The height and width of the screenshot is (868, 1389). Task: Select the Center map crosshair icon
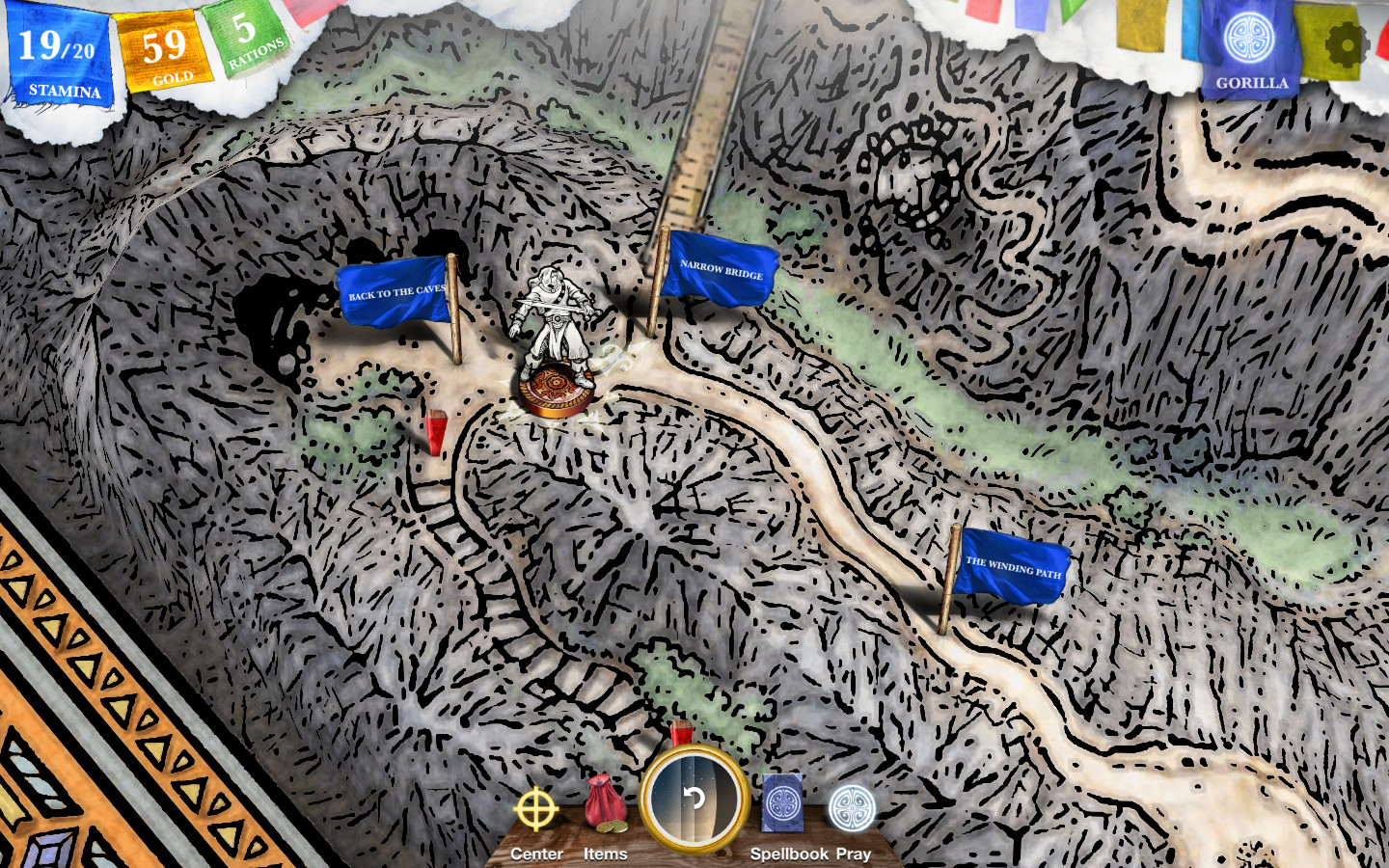click(536, 810)
